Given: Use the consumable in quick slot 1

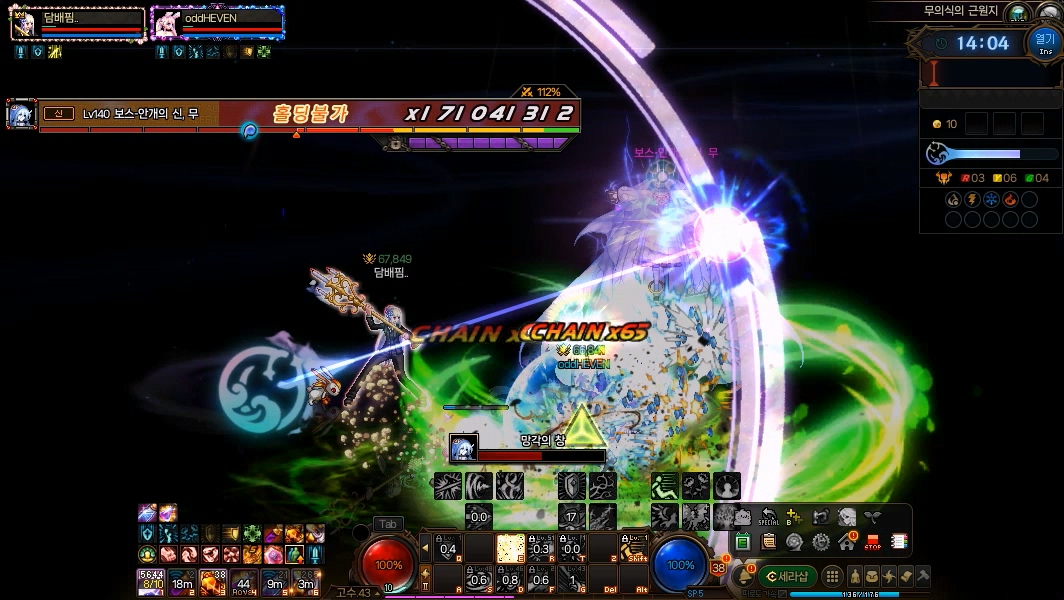Looking at the screenshot, I should (x=151, y=581).
